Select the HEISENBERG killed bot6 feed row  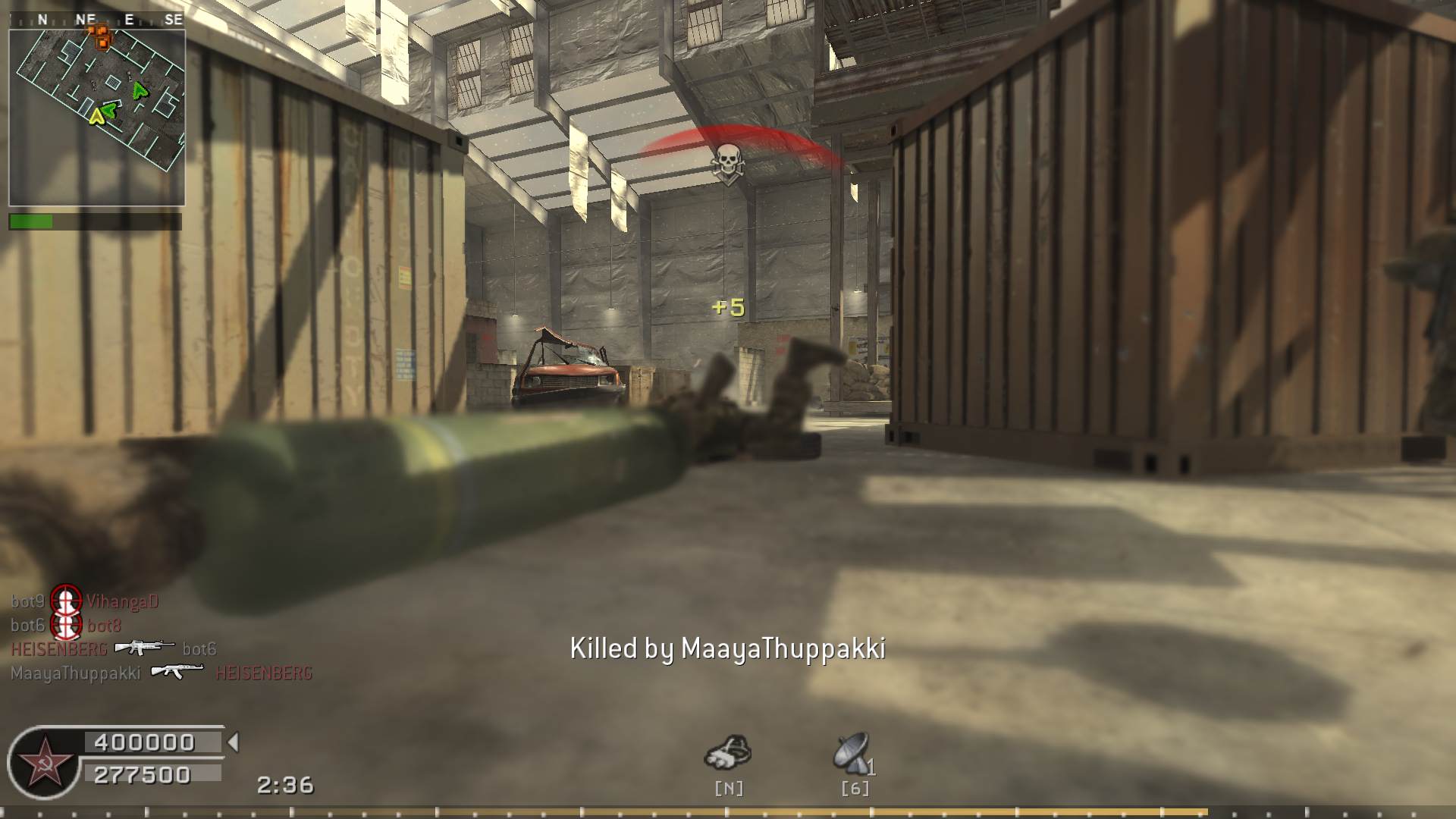click(114, 648)
